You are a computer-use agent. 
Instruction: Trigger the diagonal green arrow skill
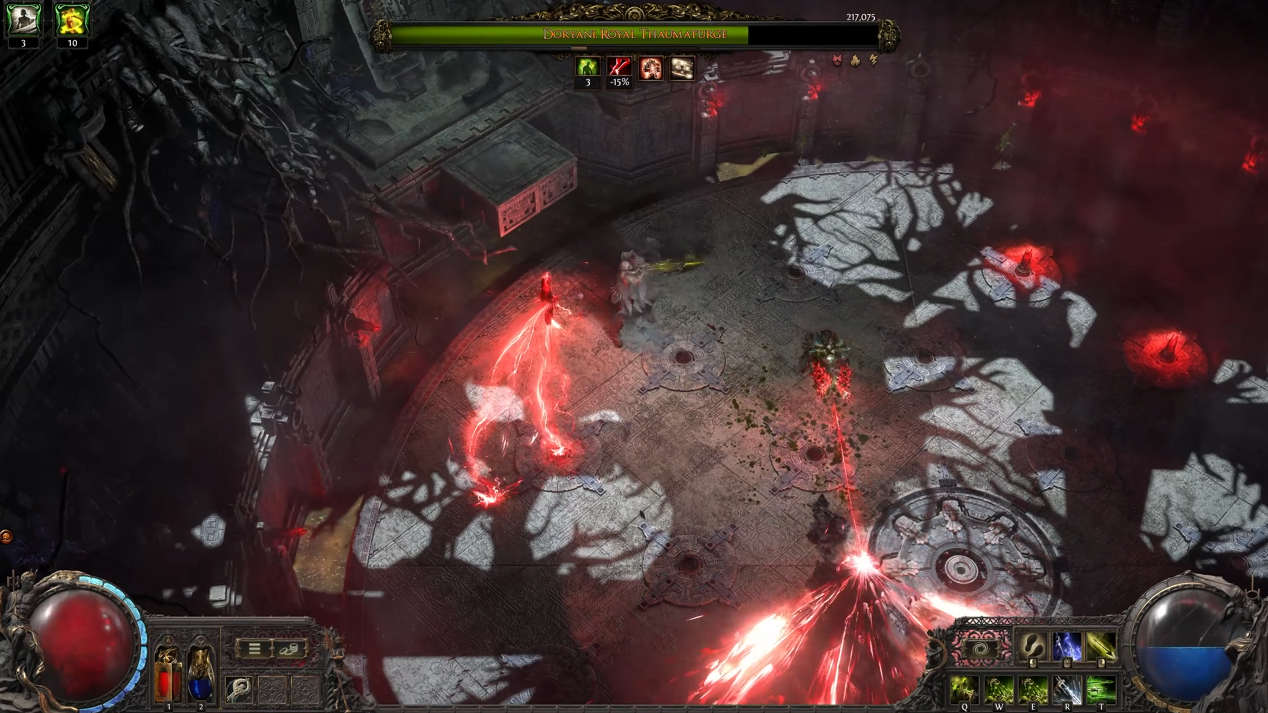1100,647
